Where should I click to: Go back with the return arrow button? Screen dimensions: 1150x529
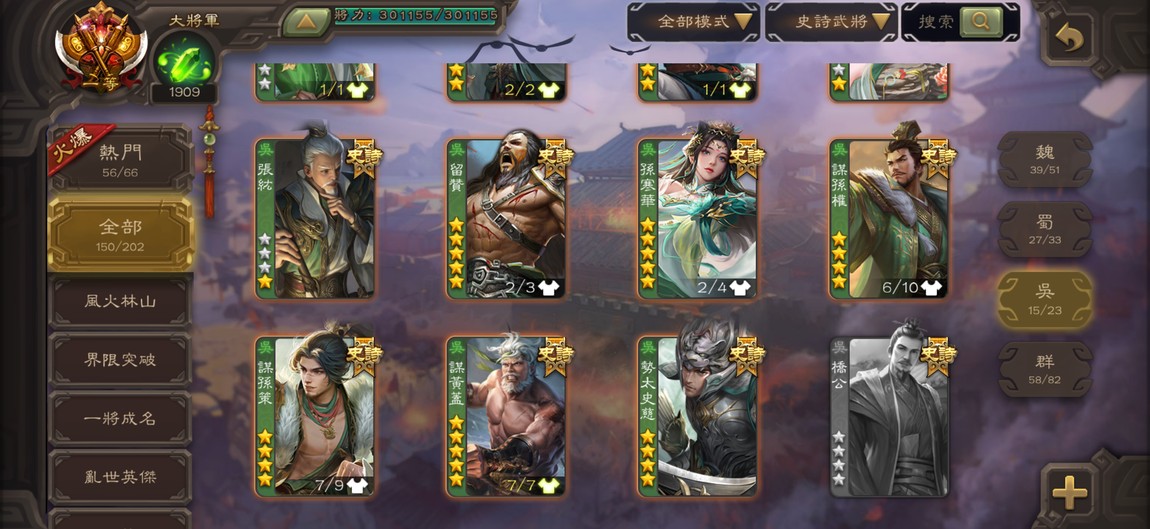pos(1069,39)
